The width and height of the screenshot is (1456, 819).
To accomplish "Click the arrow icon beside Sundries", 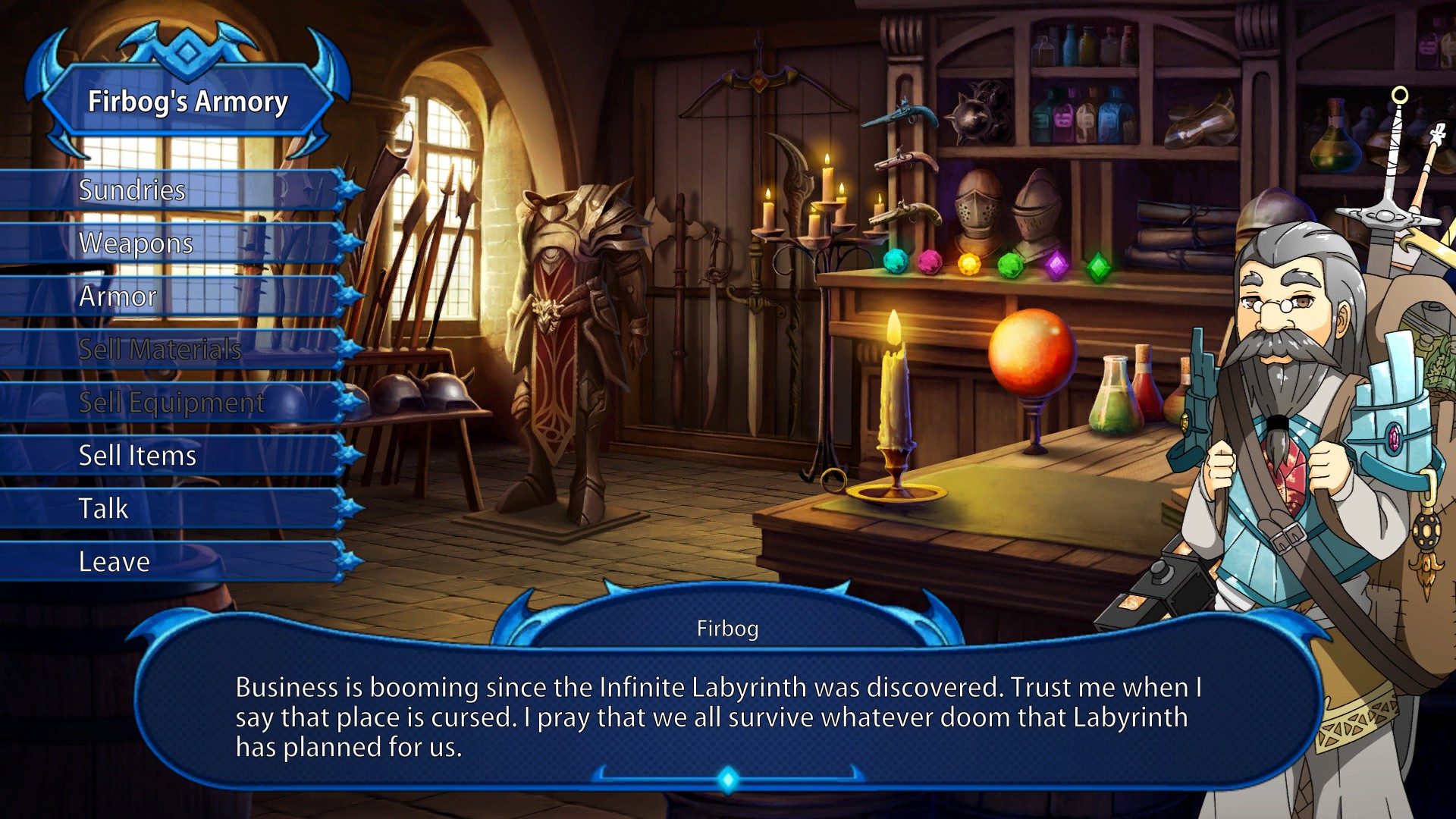I will pos(349,190).
